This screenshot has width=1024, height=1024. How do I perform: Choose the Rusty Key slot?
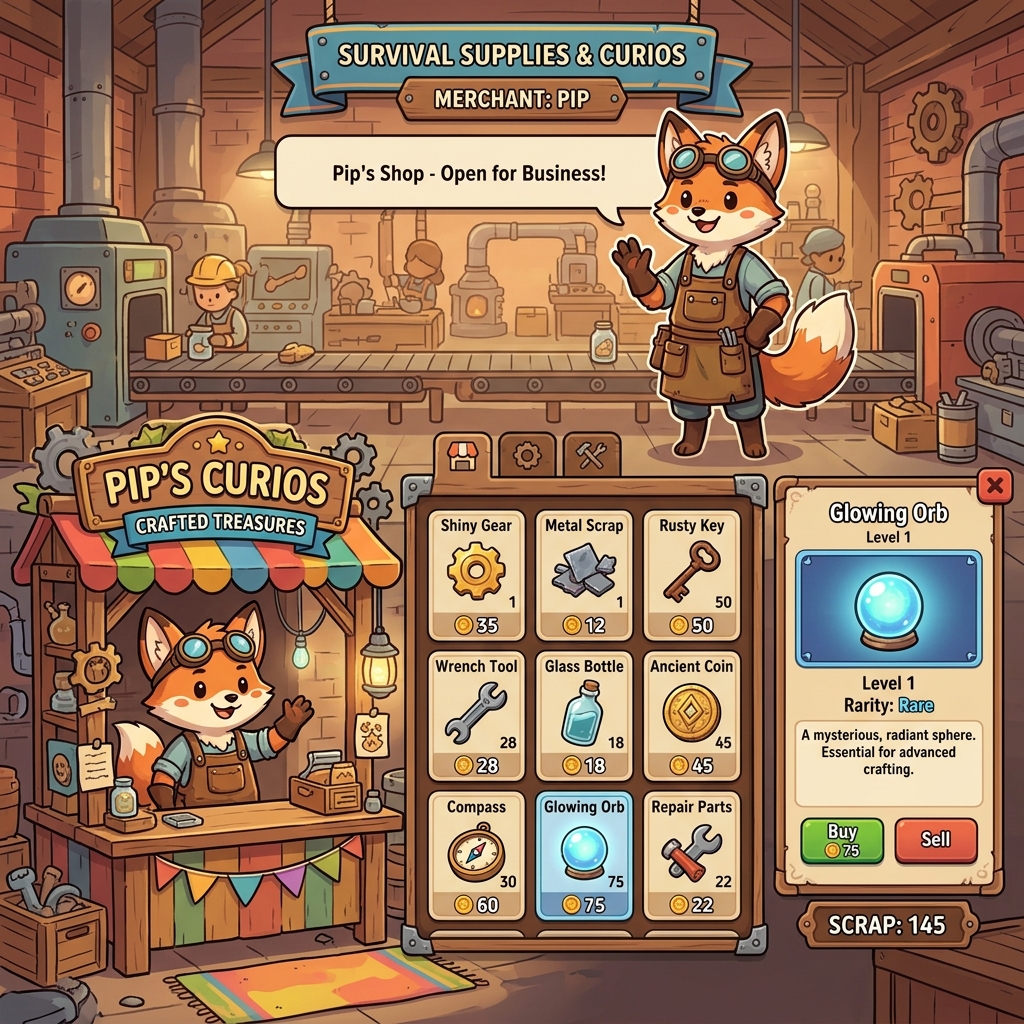tap(691, 574)
